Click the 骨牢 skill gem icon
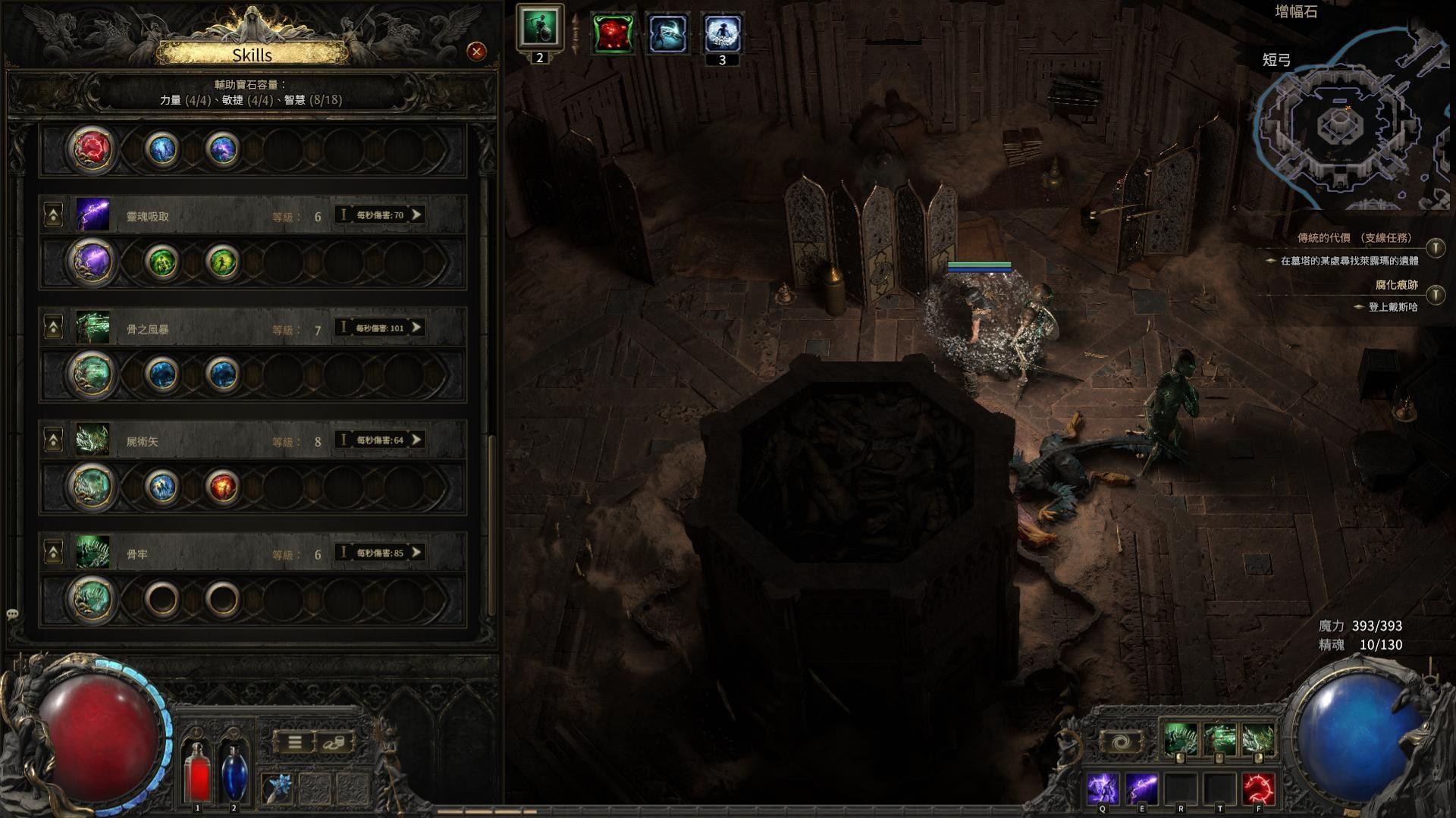Viewport: 1456px width, 818px height. click(x=93, y=553)
